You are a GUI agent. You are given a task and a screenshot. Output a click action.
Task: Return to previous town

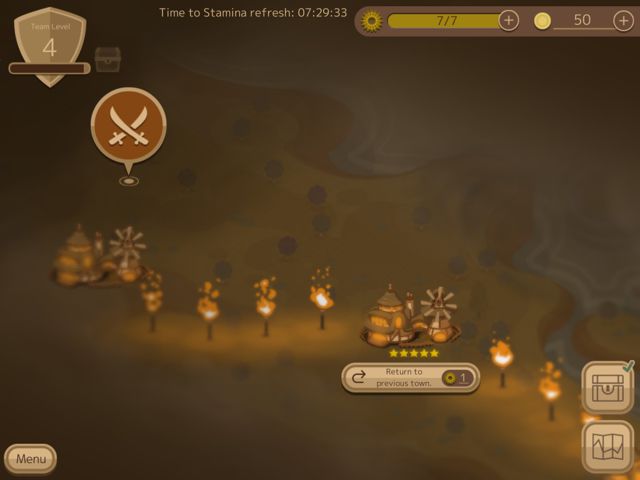(x=410, y=378)
